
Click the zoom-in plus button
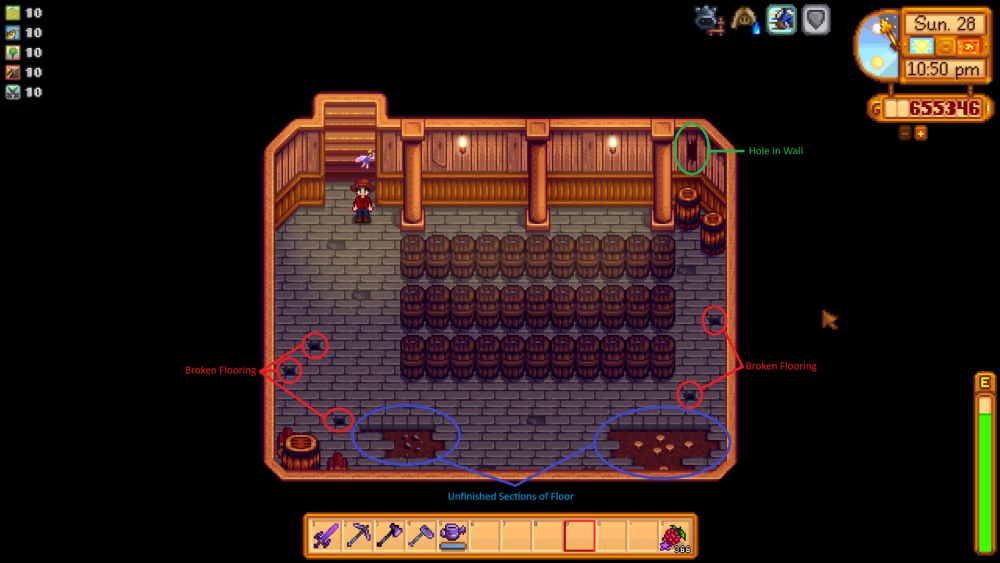pyautogui.click(x=920, y=133)
